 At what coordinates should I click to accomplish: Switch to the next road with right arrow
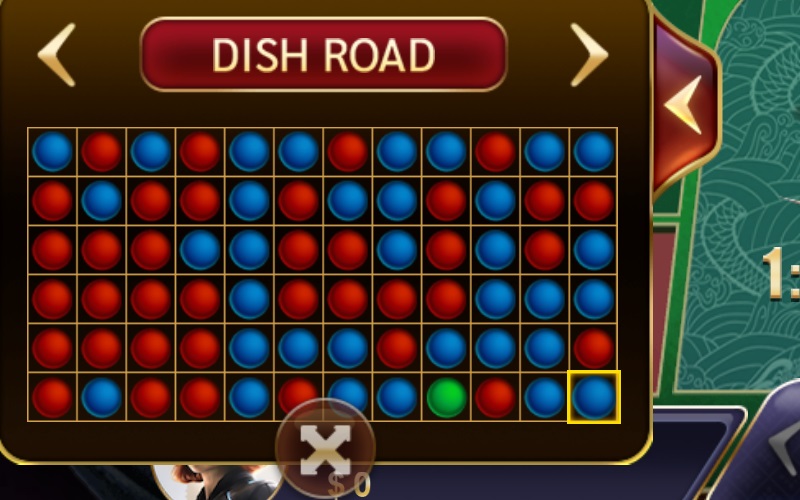[x=590, y=54]
